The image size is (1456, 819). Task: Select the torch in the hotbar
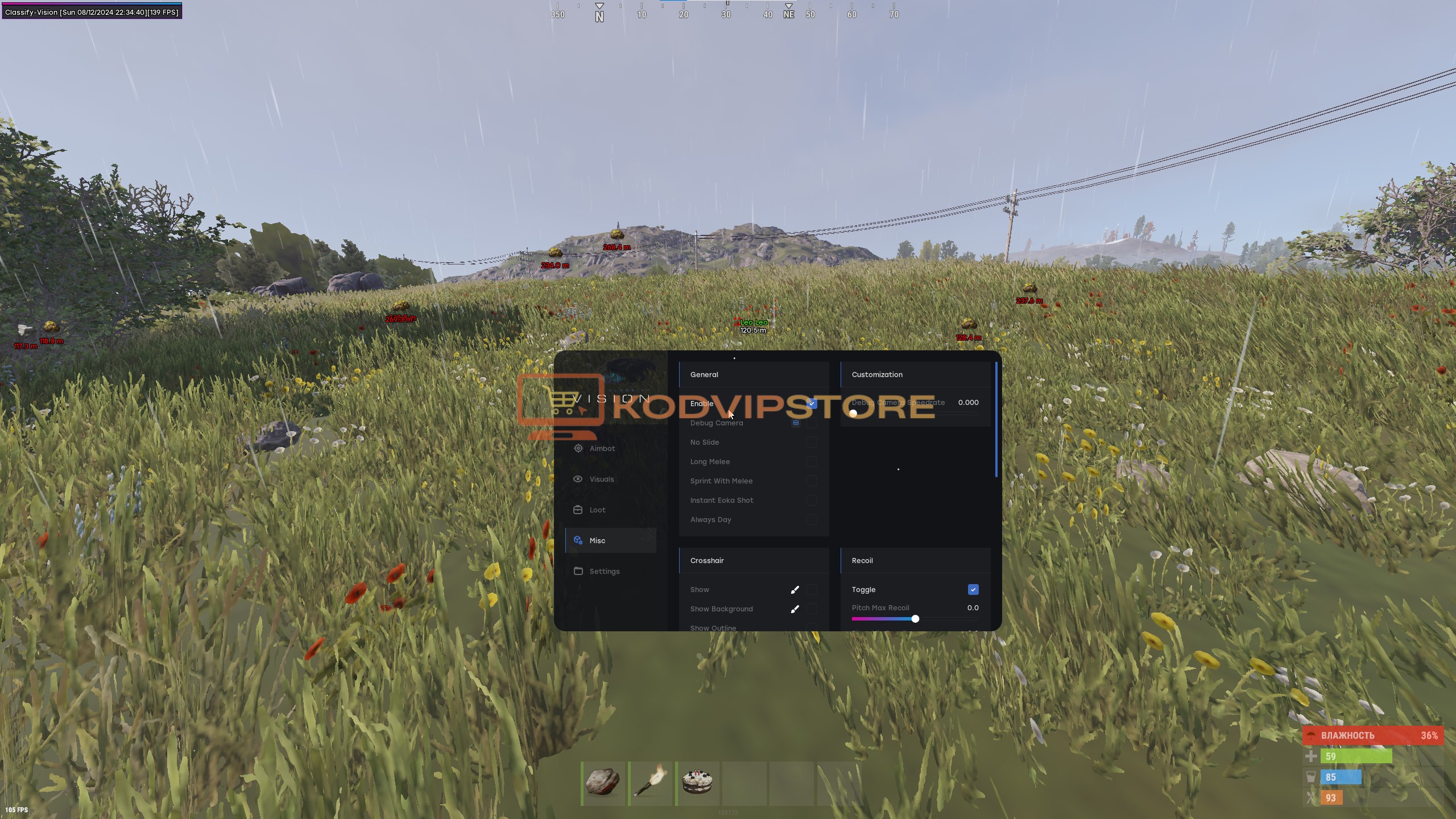650,783
